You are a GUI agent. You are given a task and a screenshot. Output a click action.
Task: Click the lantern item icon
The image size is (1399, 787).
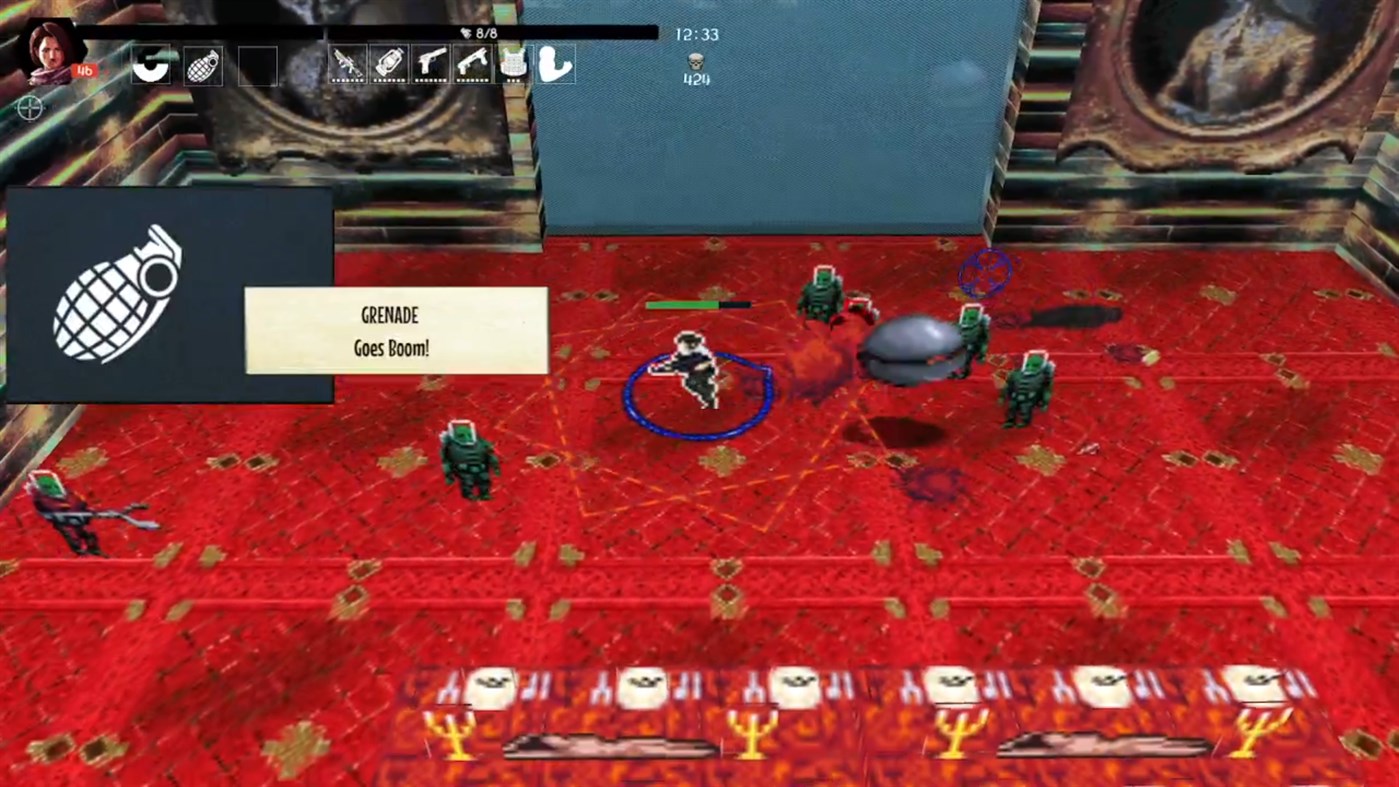(x=390, y=64)
